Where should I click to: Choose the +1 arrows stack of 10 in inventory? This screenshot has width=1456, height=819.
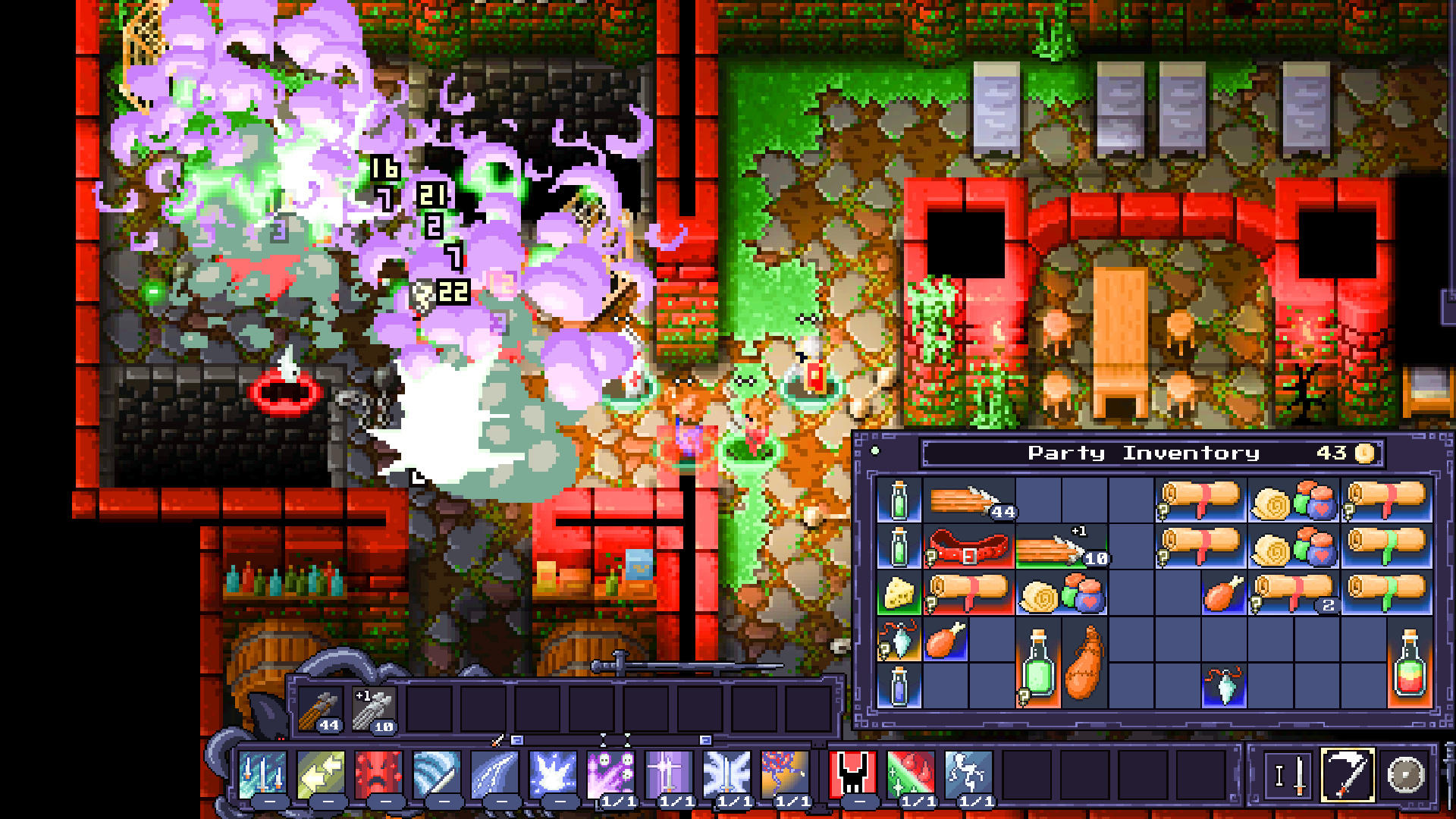1062,548
